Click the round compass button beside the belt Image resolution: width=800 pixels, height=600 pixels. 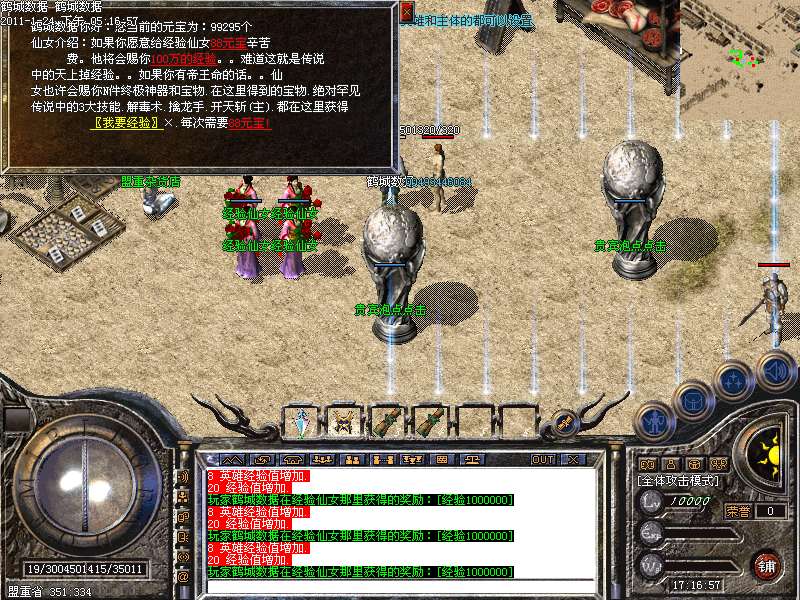(565, 423)
